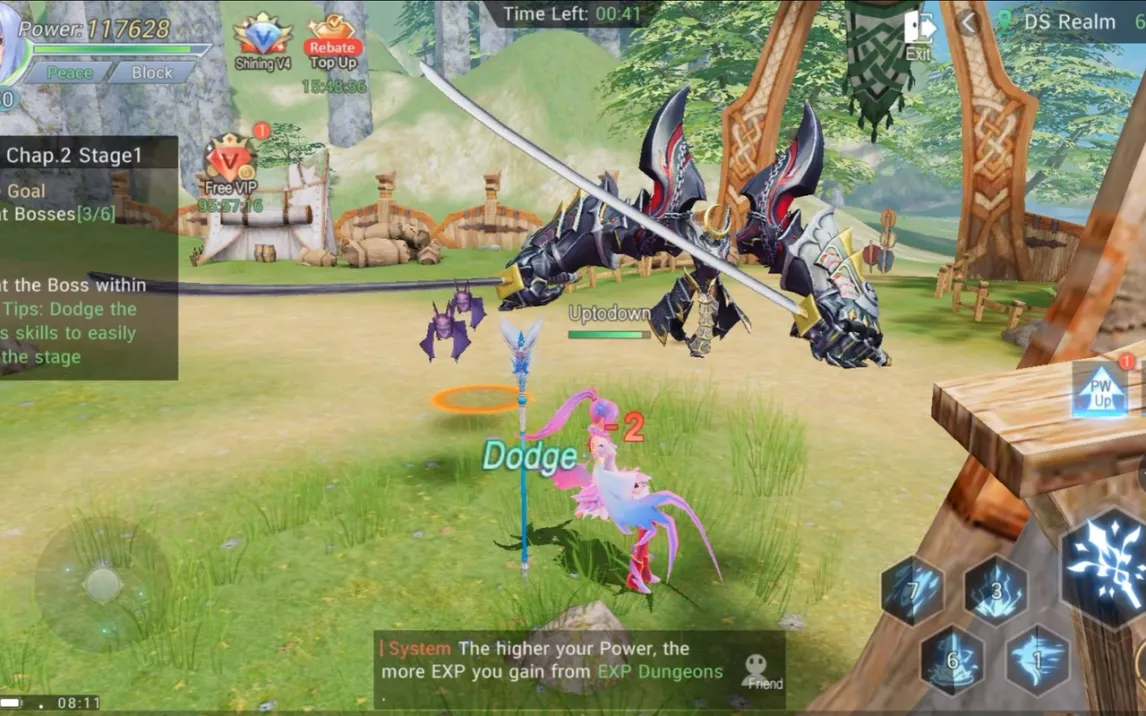Tap the virtual movement joystick
Viewport: 1146px width, 716px height.
(103, 584)
